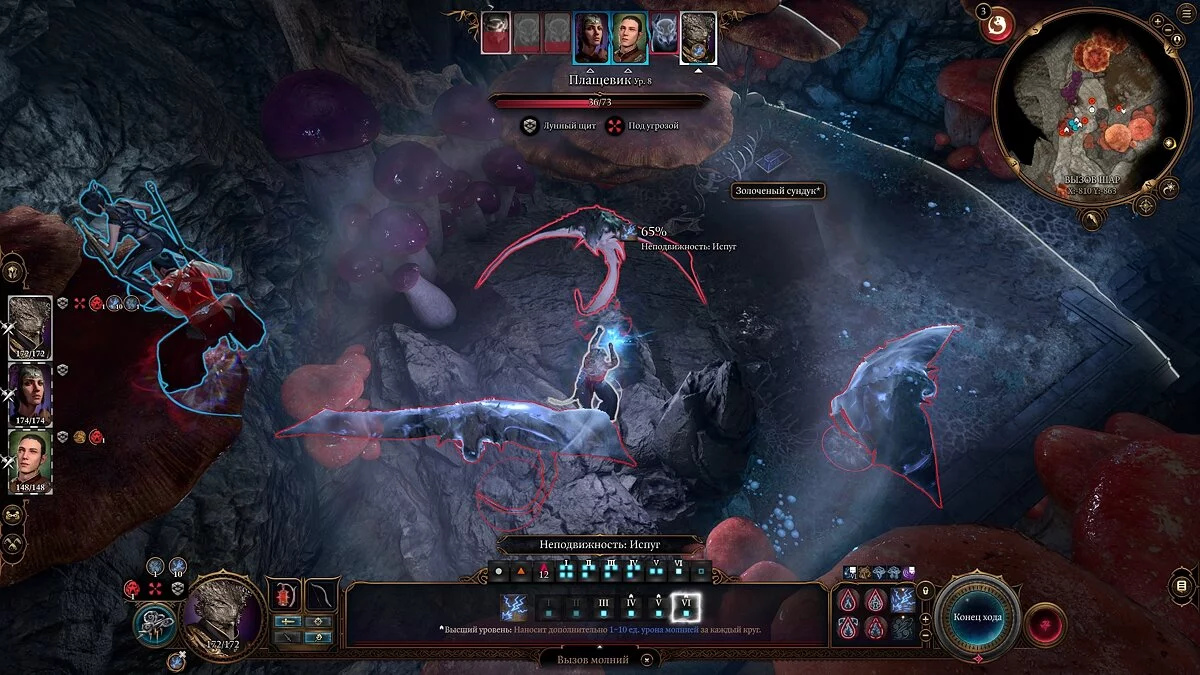Click the red button right of End Turn

tap(1045, 624)
